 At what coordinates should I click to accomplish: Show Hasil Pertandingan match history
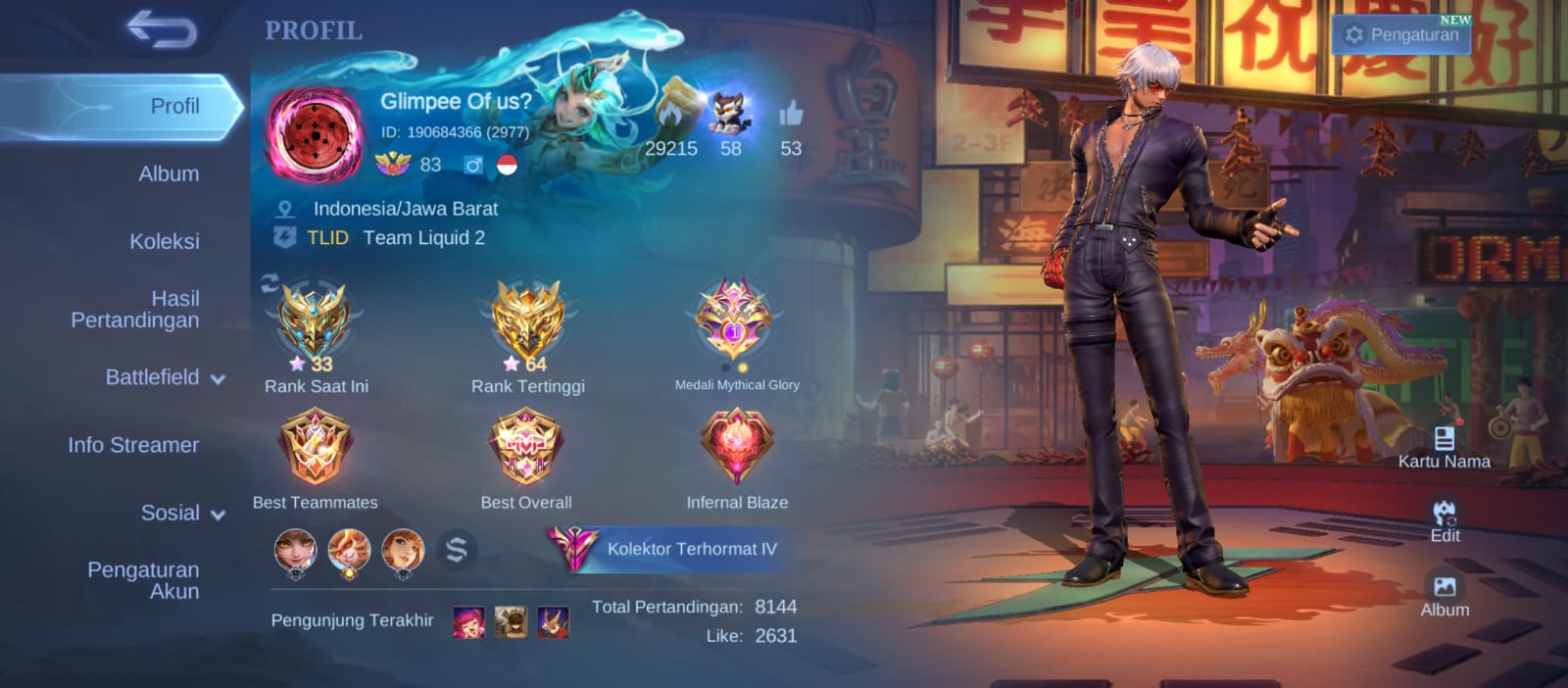point(137,310)
